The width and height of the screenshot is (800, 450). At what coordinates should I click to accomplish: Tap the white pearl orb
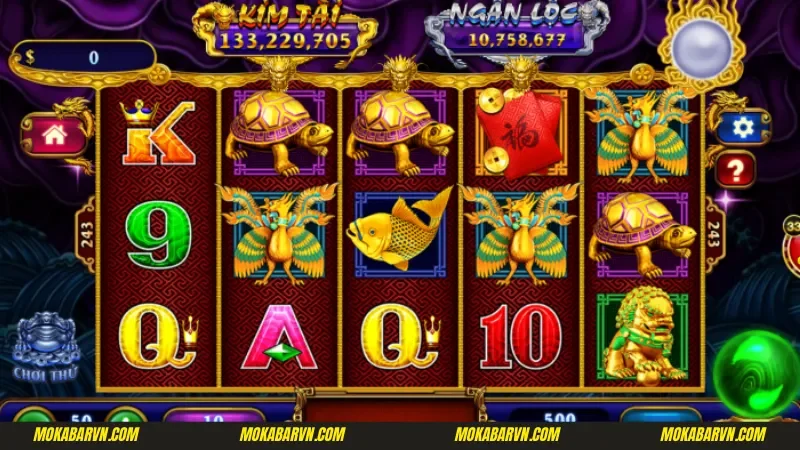(700, 44)
